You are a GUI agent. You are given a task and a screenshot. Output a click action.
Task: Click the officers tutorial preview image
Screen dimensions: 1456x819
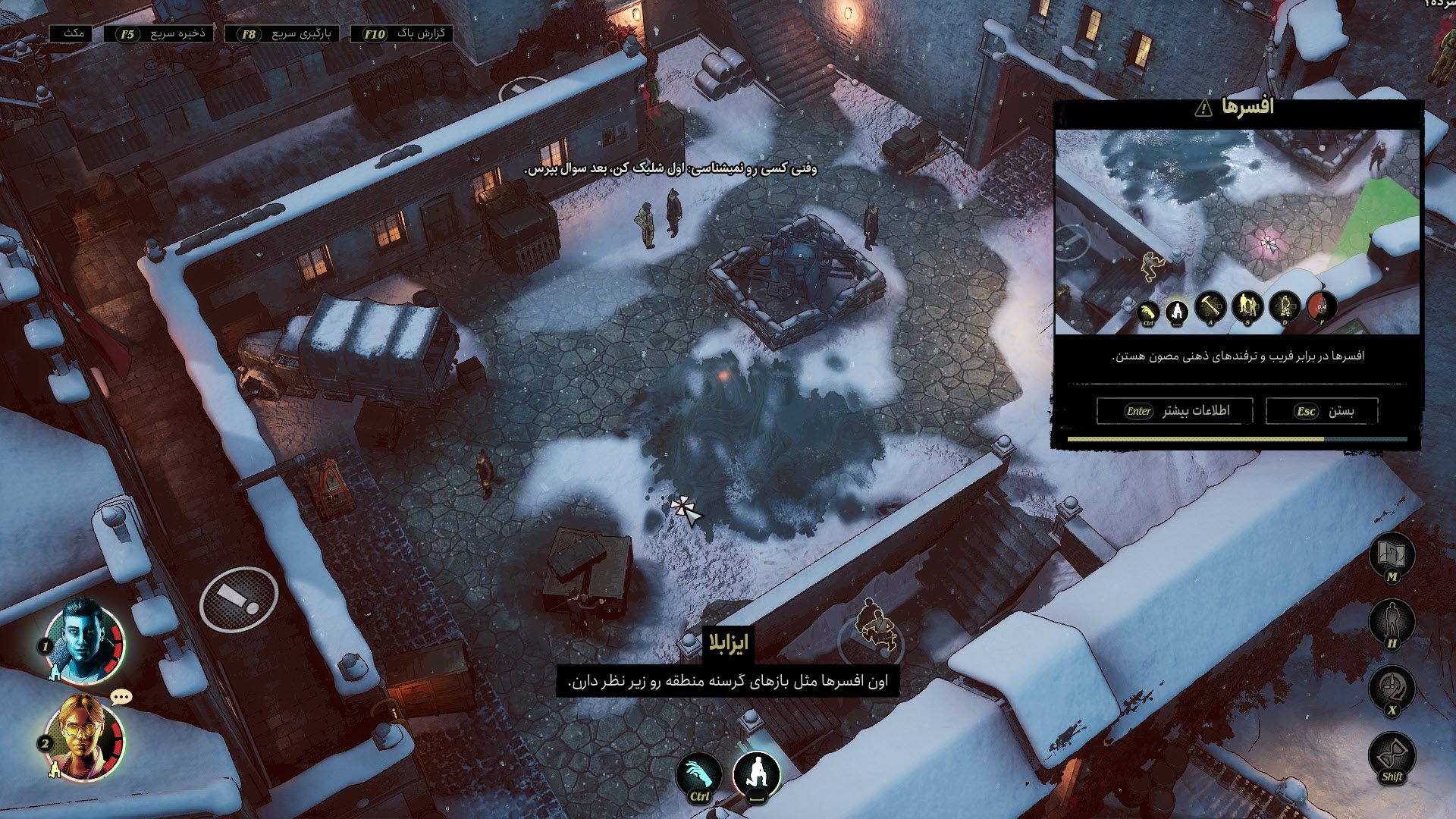click(1237, 232)
